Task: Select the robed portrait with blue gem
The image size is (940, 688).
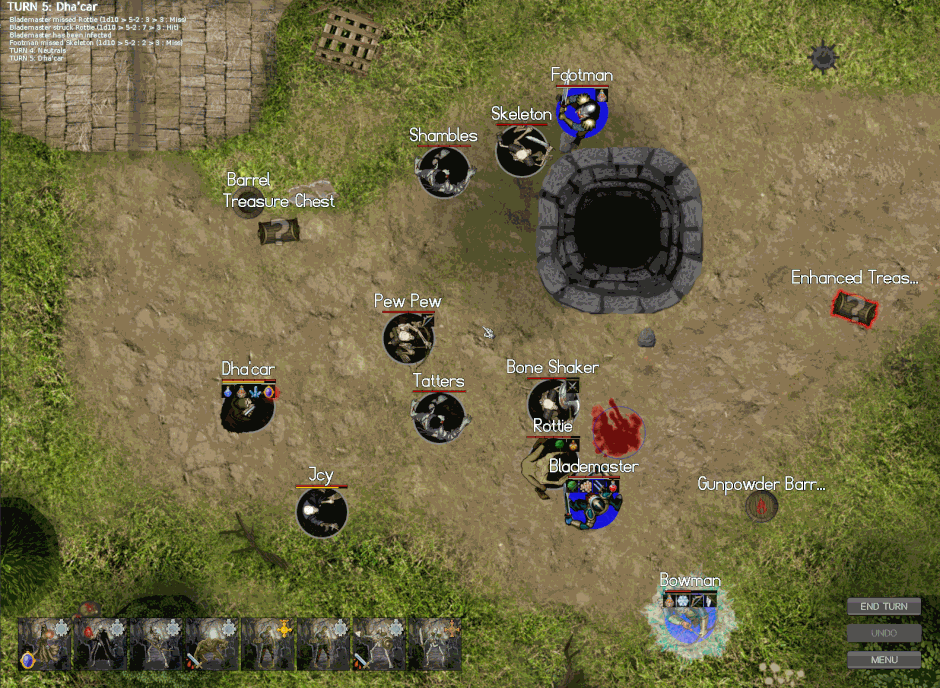Action: pos(44,643)
